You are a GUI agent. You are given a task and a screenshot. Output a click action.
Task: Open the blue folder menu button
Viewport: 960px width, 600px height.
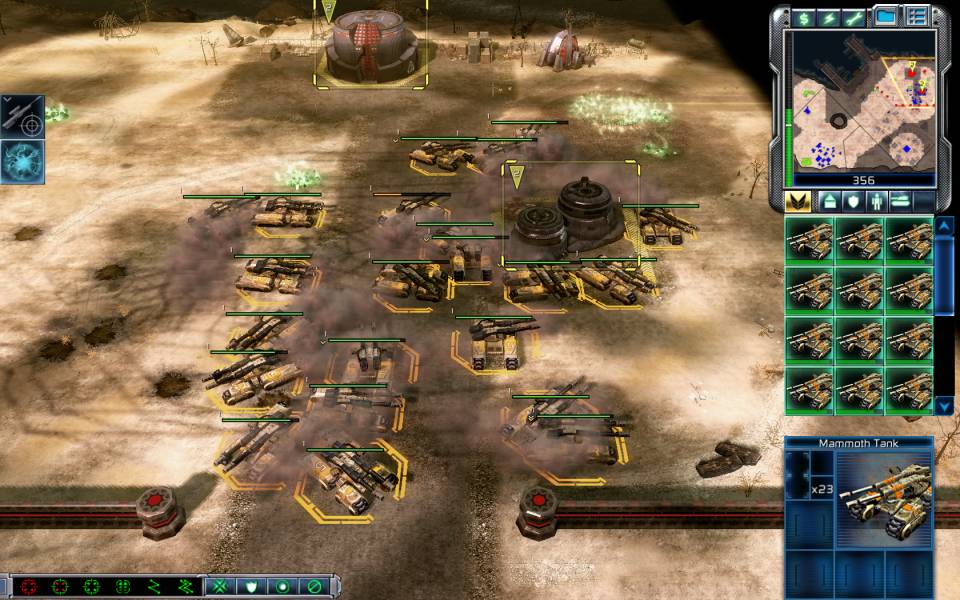pyautogui.click(x=885, y=16)
